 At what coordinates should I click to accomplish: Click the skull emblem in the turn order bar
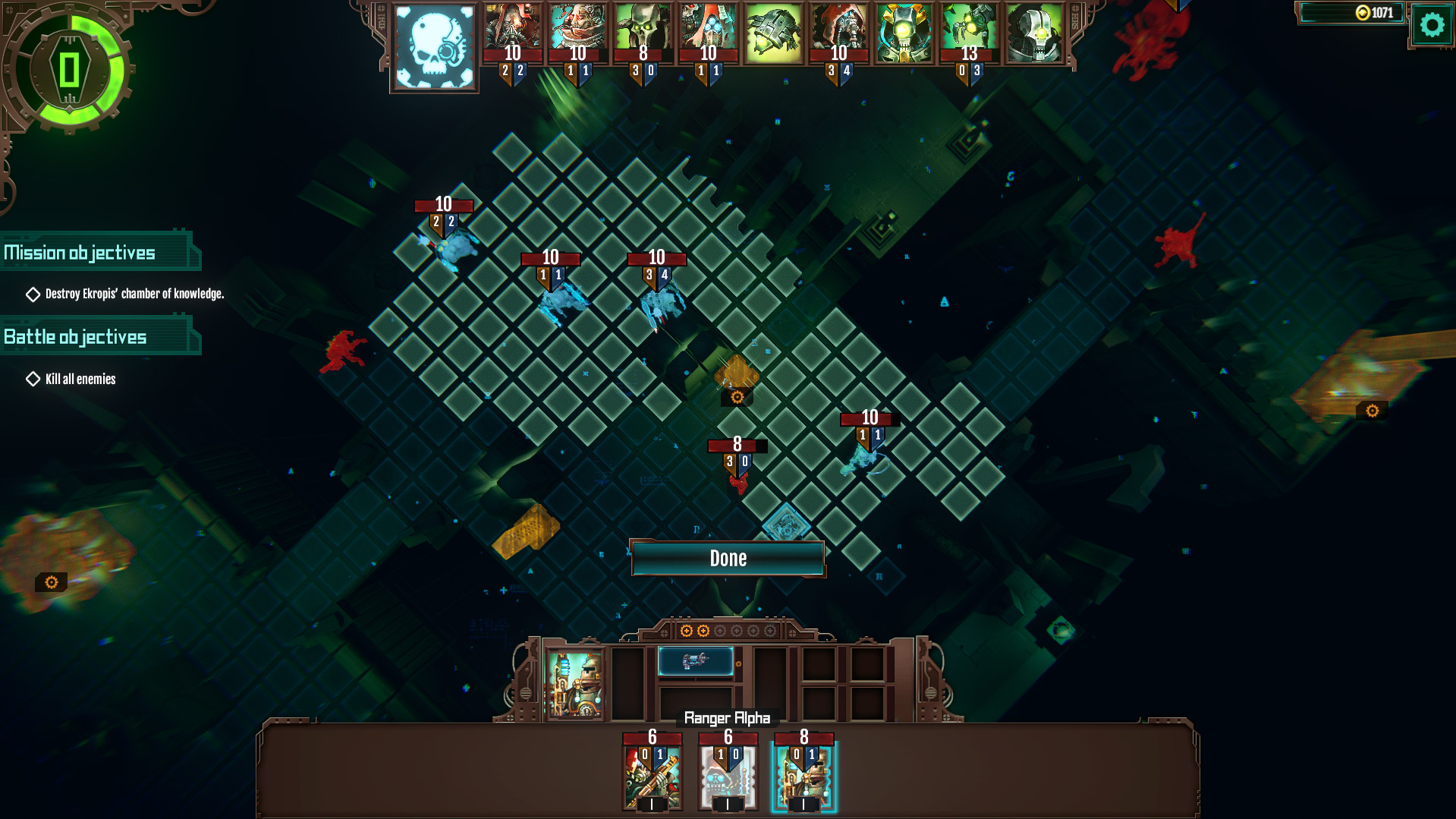click(x=434, y=47)
